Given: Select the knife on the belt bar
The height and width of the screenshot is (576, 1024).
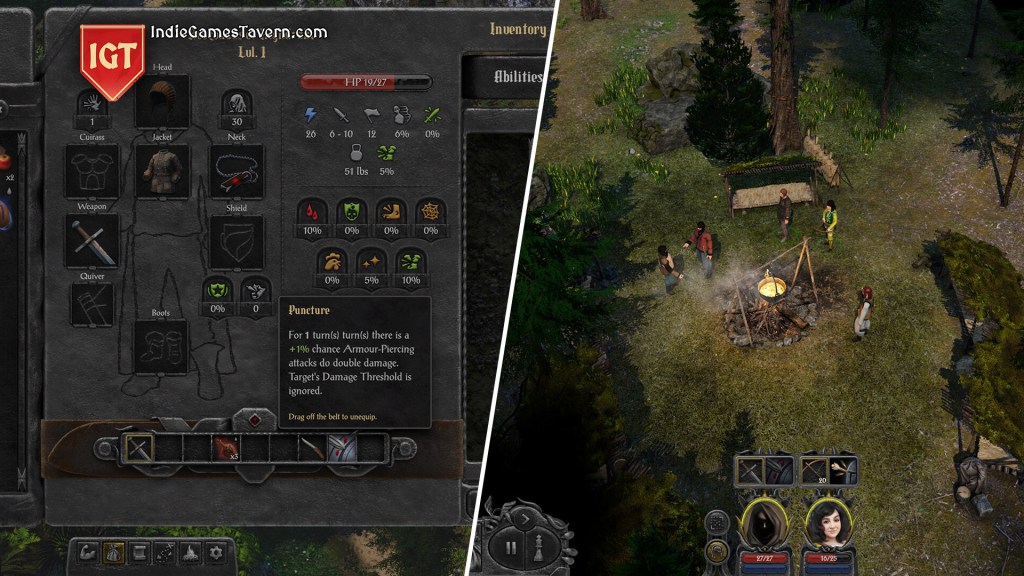Looking at the screenshot, I should 312,447.
